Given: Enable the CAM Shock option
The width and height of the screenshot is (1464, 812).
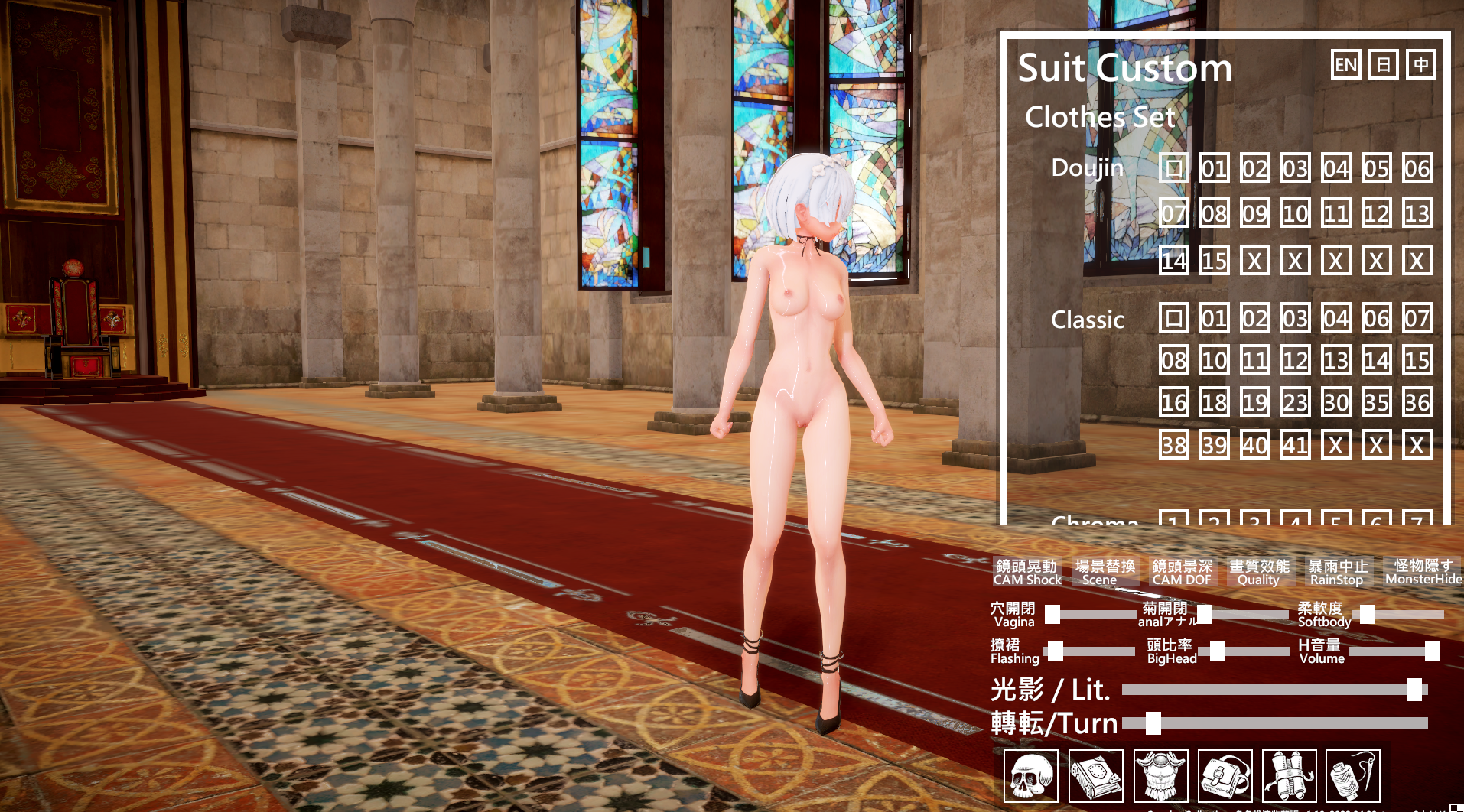Looking at the screenshot, I should click(1027, 573).
